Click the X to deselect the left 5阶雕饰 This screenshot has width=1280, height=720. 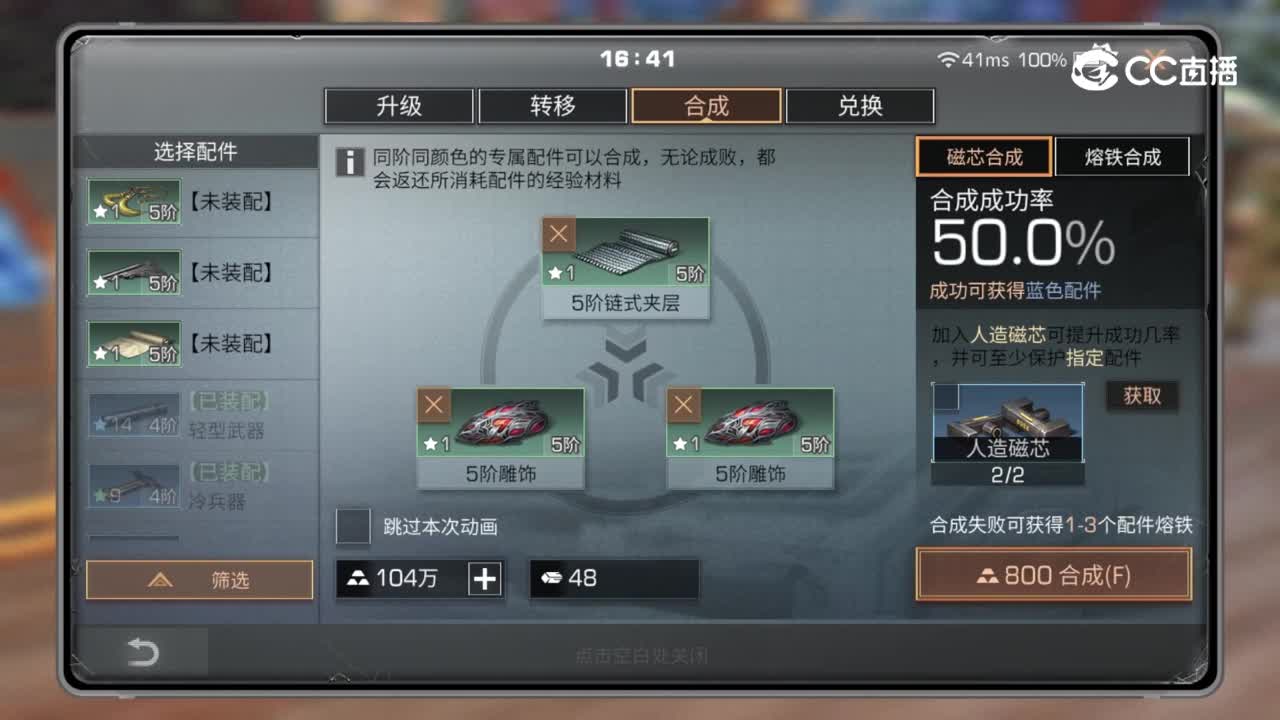point(433,405)
